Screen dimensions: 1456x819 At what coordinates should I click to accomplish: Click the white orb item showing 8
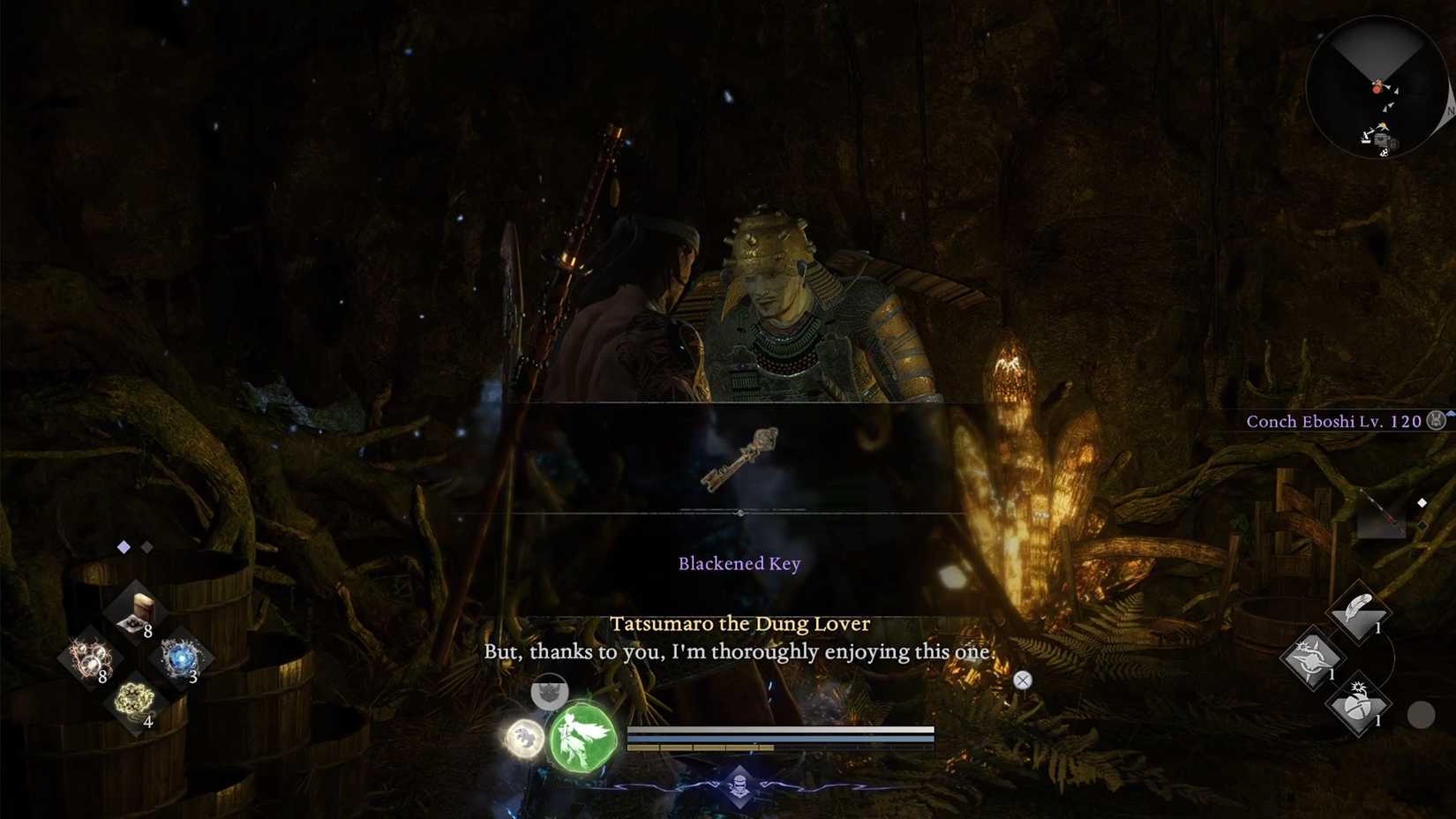[x=91, y=658]
